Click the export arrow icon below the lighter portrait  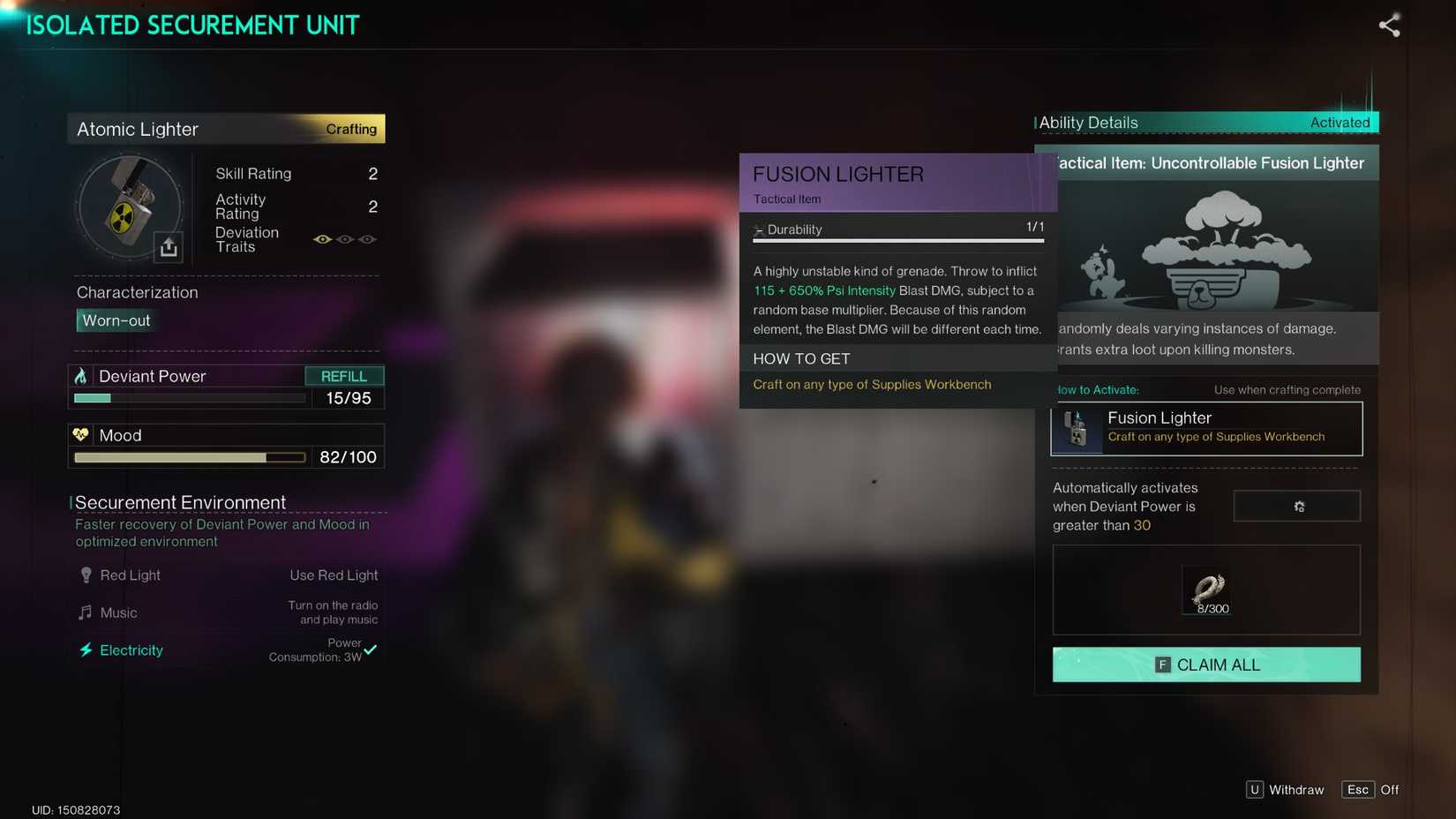coord(169,248)
